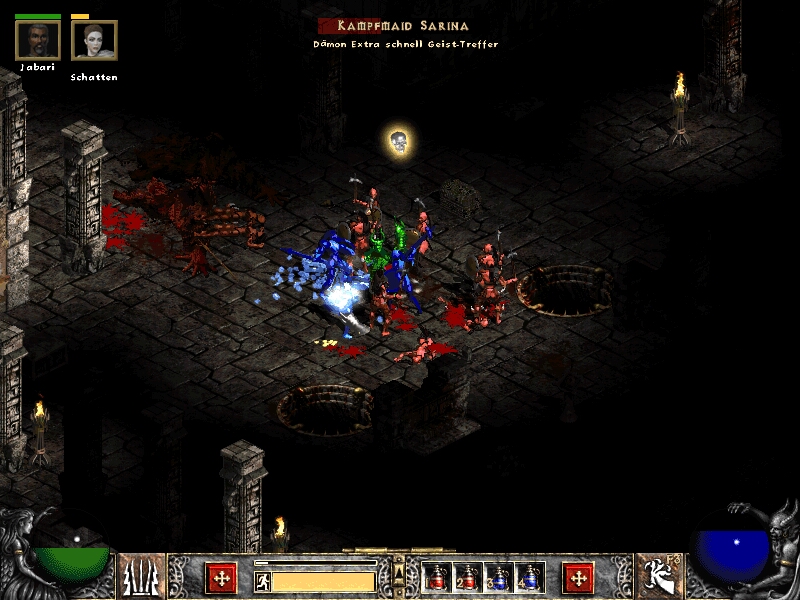Use the red healing potion in belt slot 2
The height and width of the screenshot is (600, 800).
click(x=467, y=578)
